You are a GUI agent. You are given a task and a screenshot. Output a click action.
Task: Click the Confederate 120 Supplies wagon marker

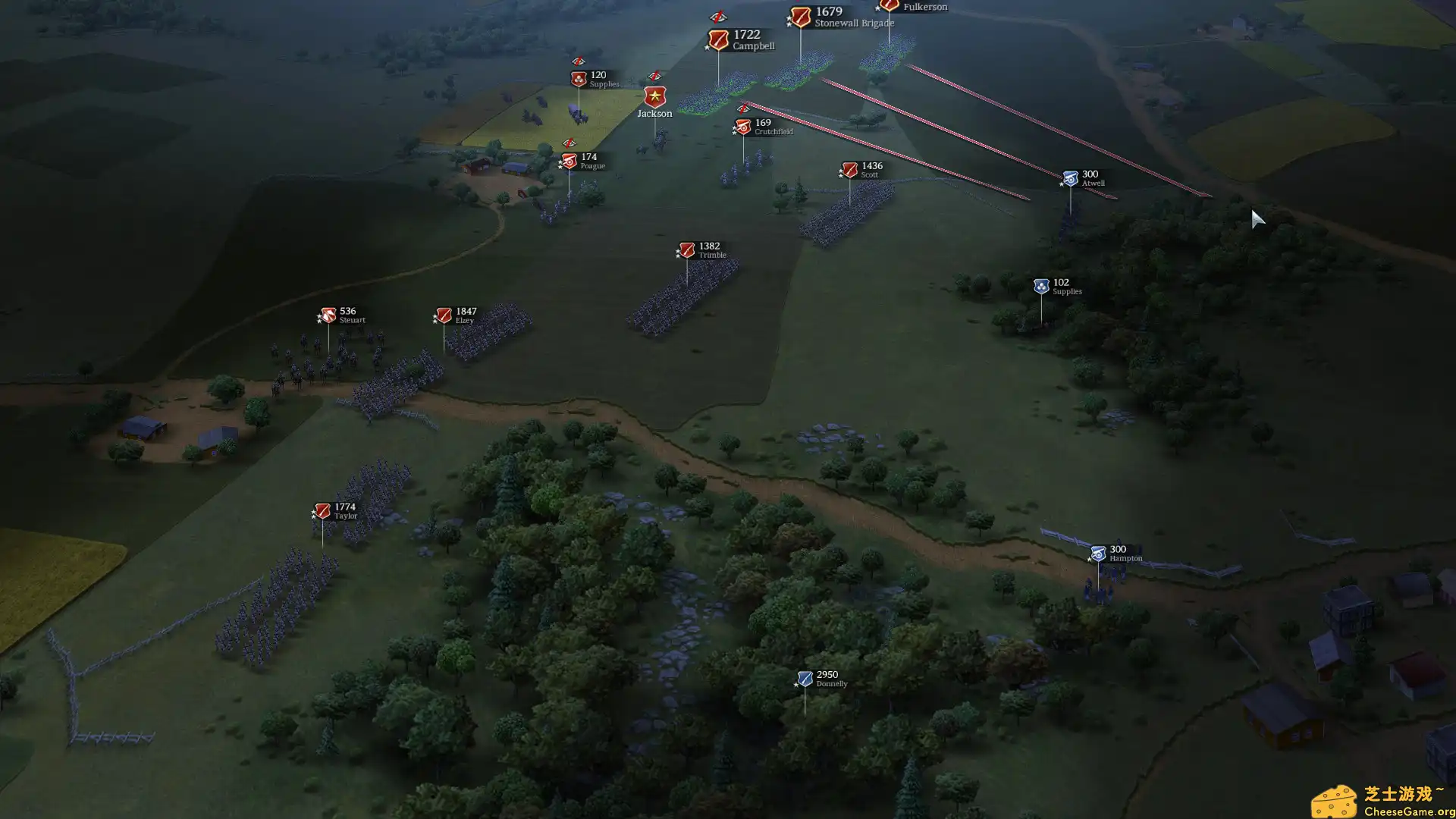(x=578, y=77)
